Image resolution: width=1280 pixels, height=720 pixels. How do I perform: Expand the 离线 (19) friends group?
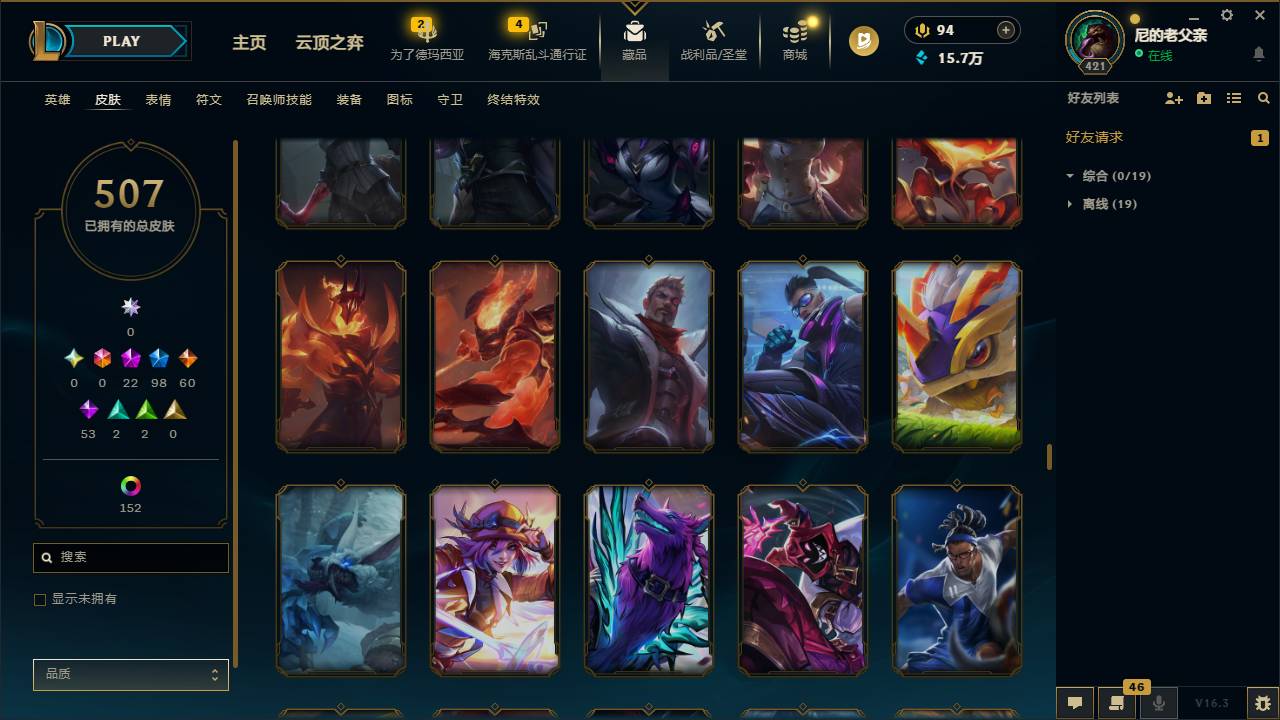coord(1068,204)
